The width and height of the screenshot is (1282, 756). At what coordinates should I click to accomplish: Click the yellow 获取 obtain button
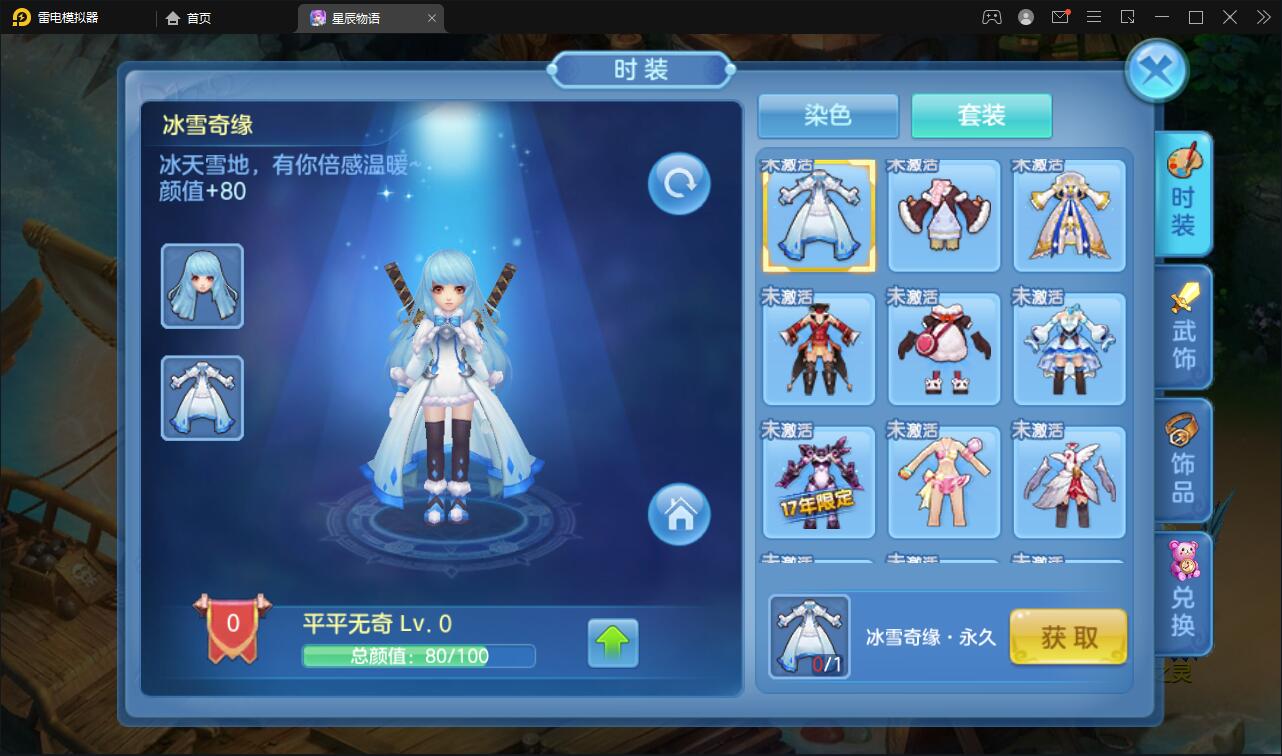1068,637
